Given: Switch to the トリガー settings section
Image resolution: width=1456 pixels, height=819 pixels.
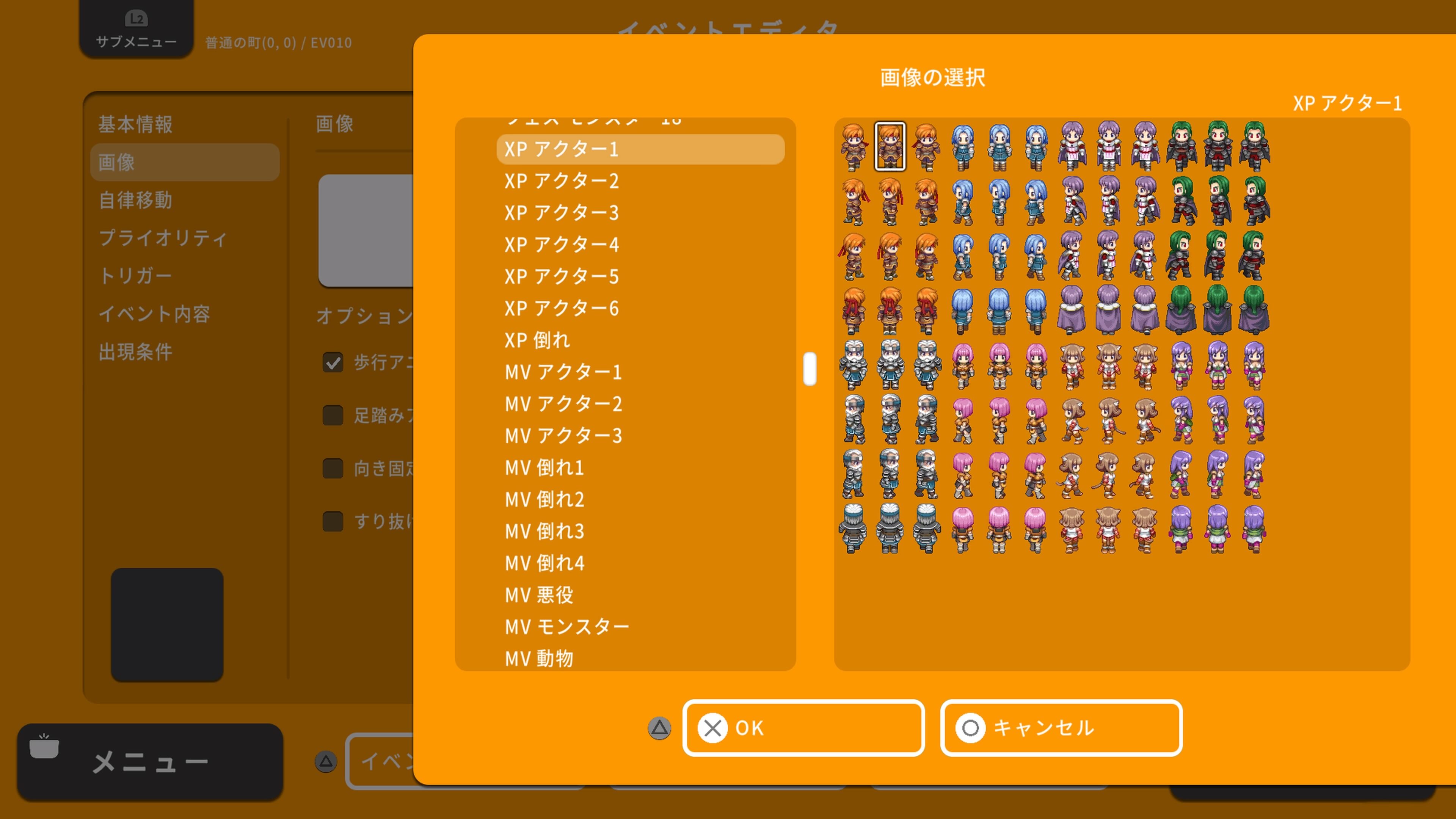Looking at the screenshot, I should [x=137, y=275].
